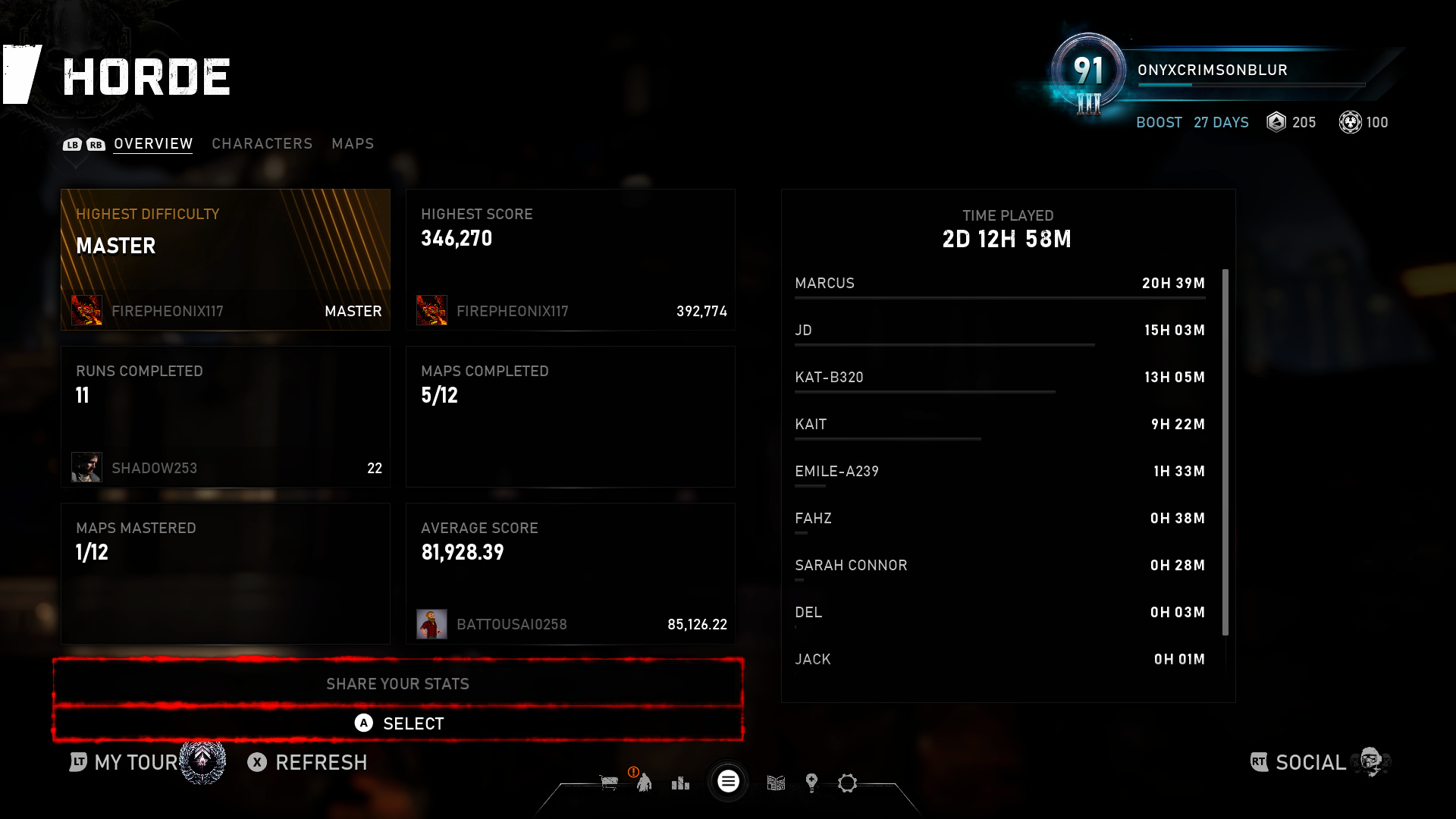Select the bar chart stats icon
The image size is (1456, 819).
click(x=680, y=783)
